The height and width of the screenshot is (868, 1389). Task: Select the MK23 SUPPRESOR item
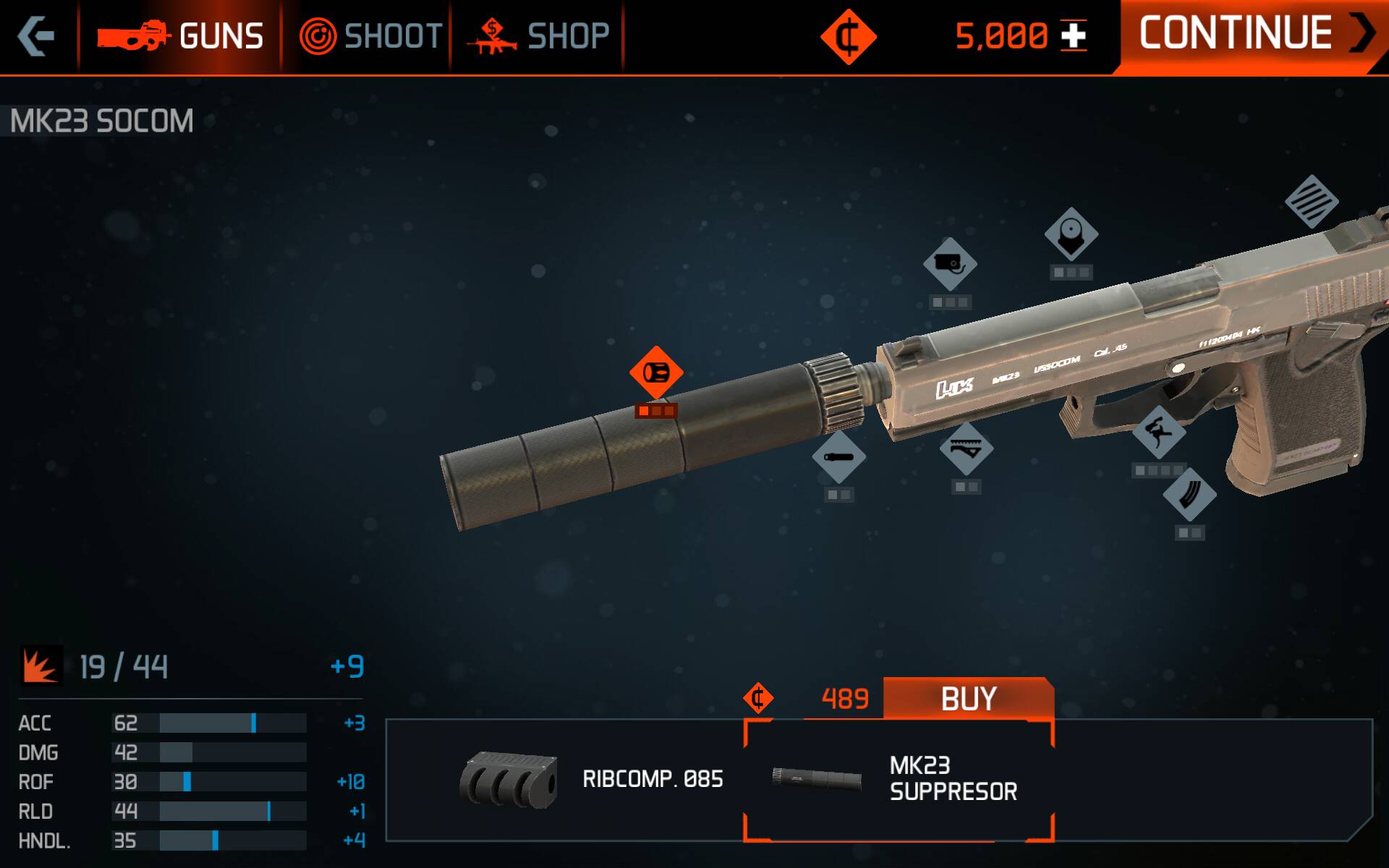pos(899,780)
